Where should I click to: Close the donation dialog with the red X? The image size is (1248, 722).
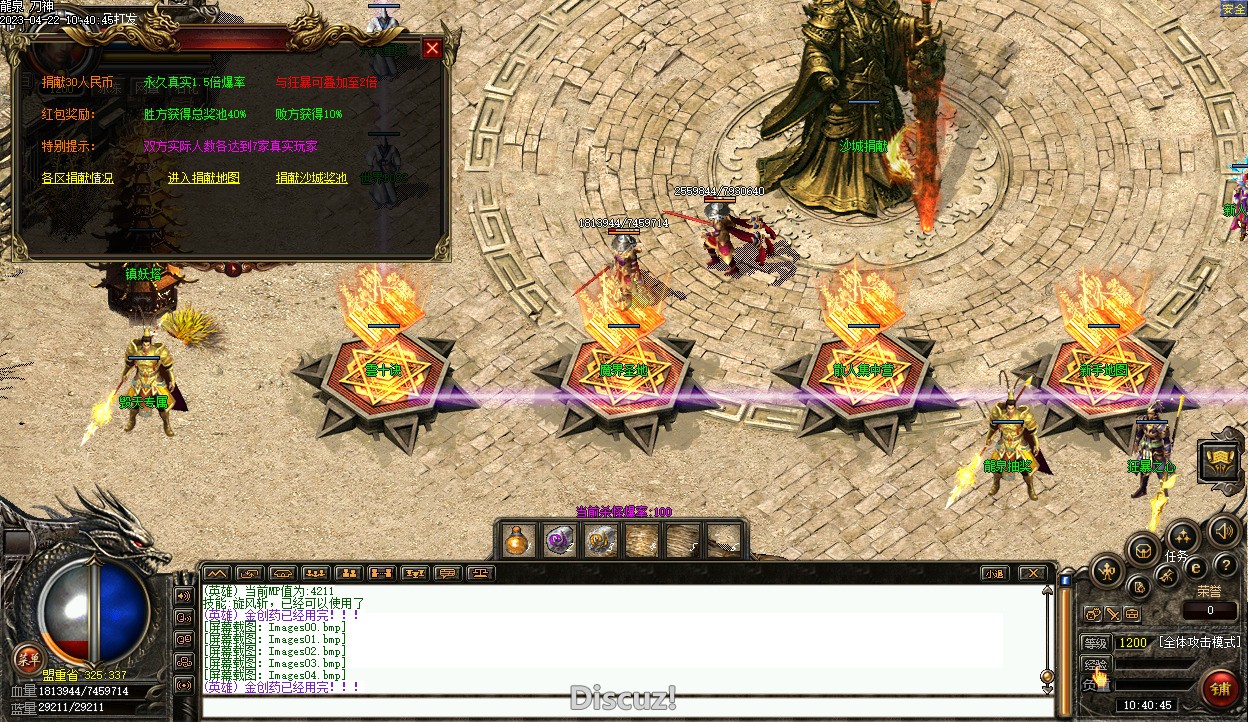[432, 48]
